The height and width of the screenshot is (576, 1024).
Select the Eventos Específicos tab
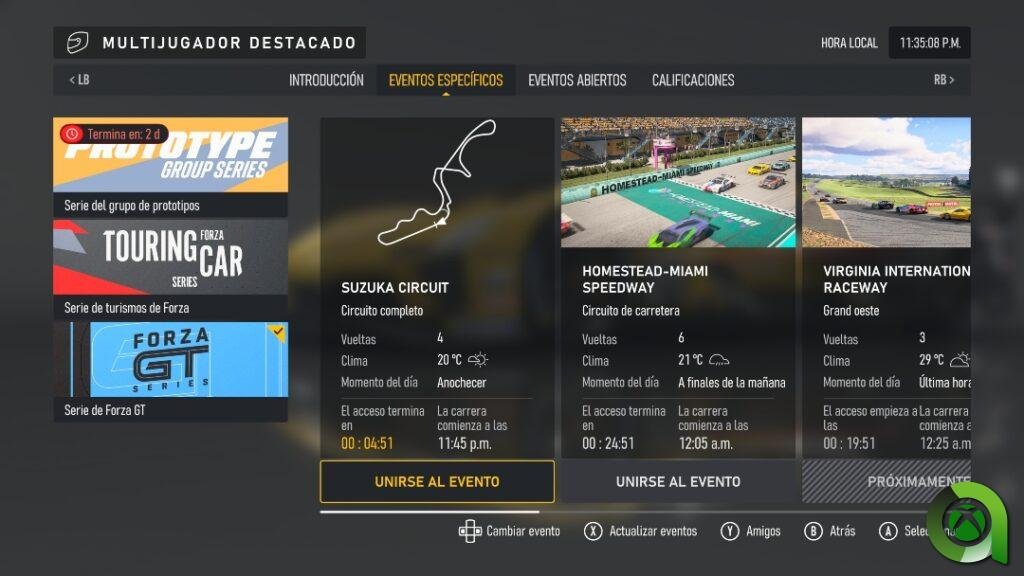[x=445, y=80]
